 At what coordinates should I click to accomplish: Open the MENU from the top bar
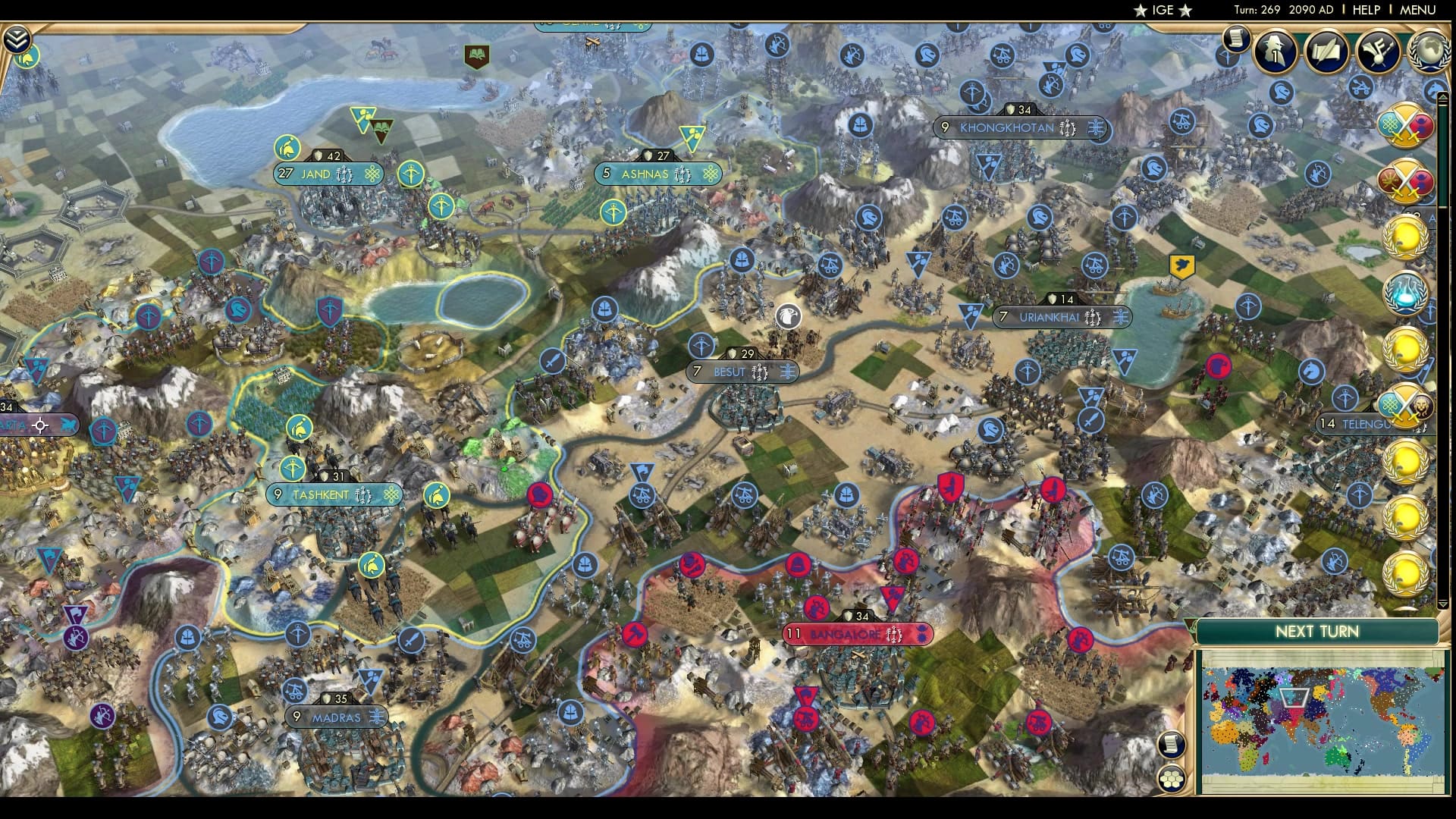tap(1417, 10)
